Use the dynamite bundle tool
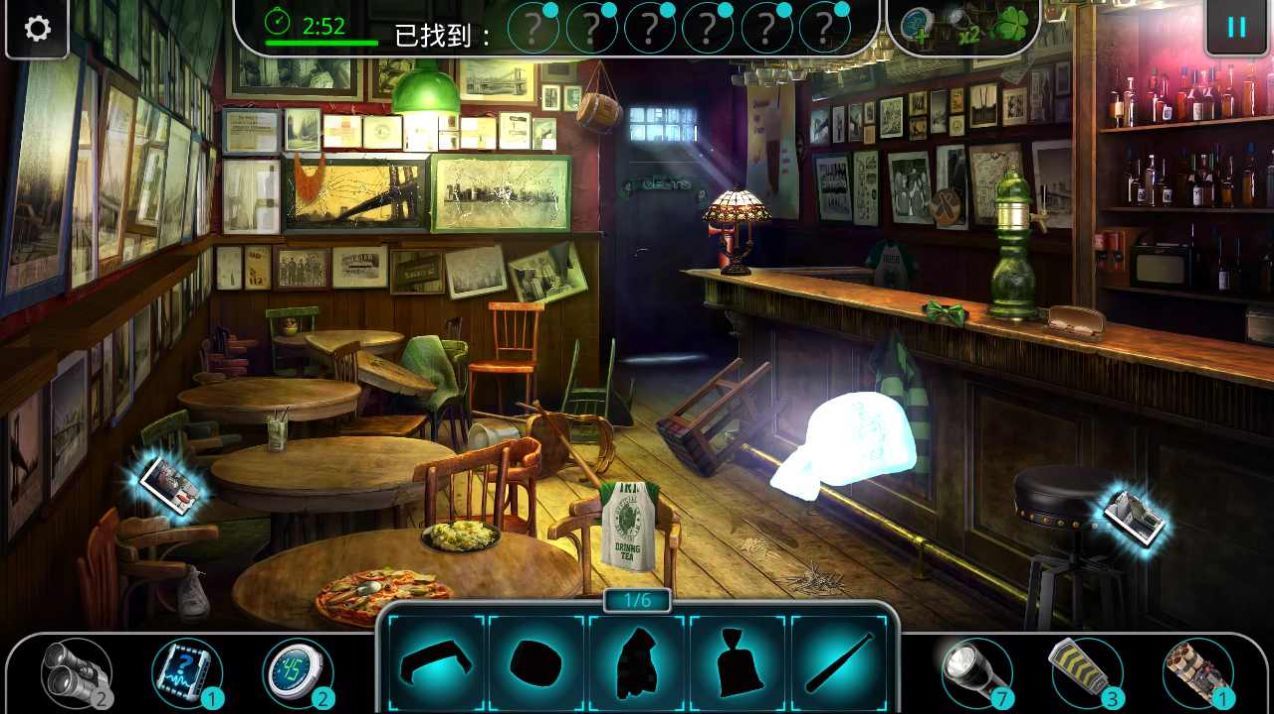 pyautogui.click(x=1197, y=672)
